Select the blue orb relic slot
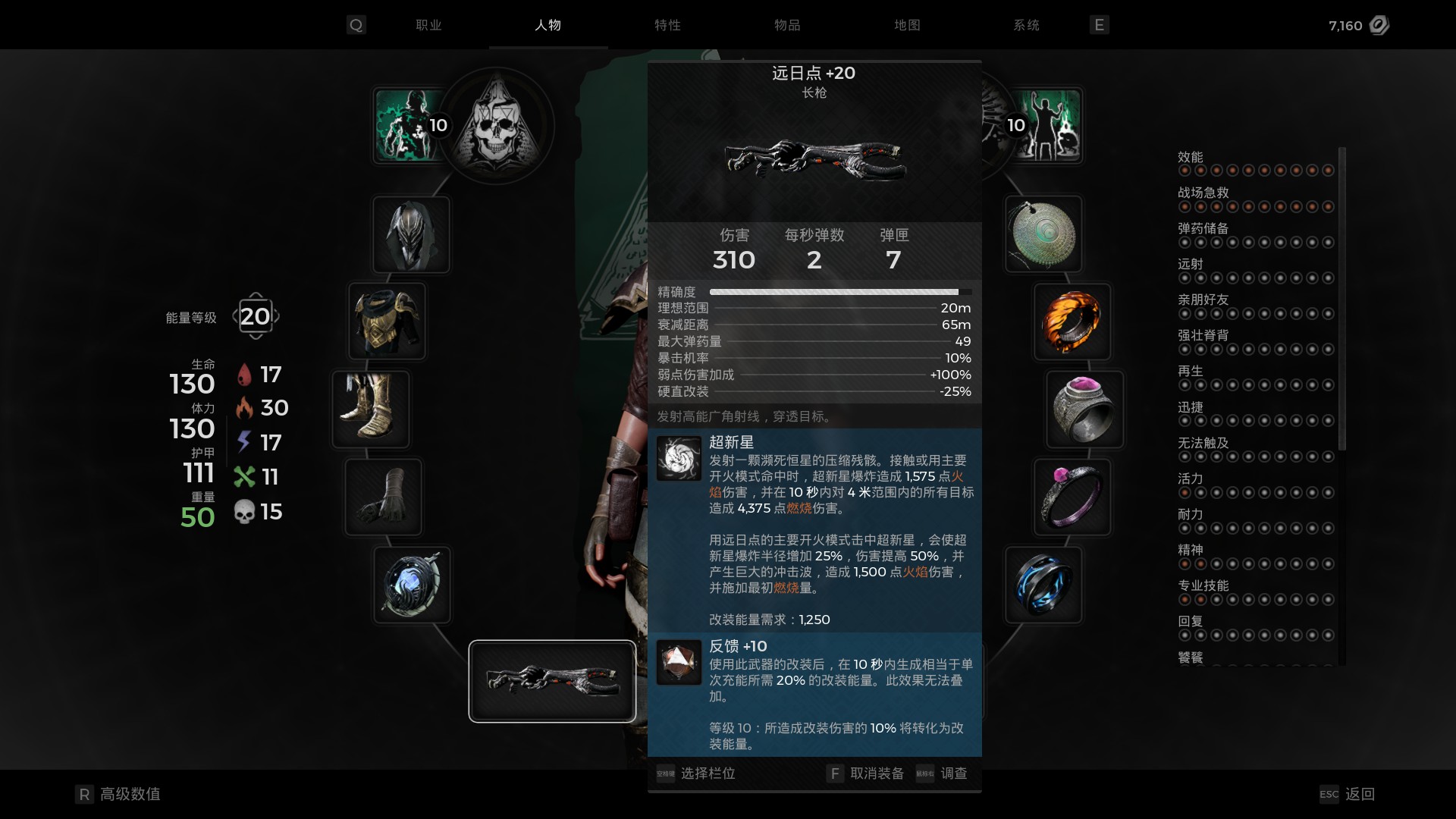This screenshot has width=1456, height=819. pos(412,585)
